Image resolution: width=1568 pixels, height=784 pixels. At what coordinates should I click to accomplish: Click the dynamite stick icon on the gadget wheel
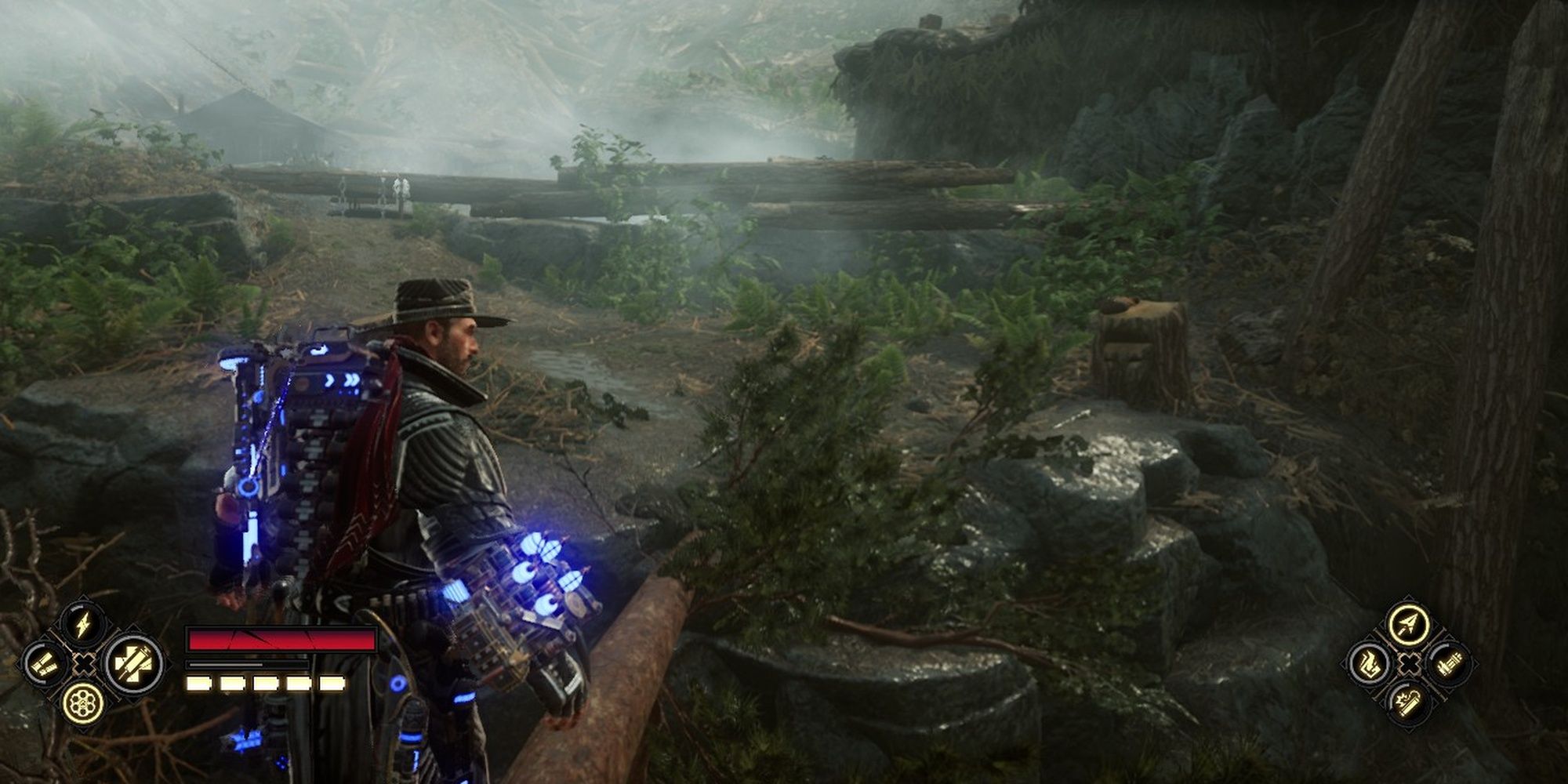click(x=1409, y=704)
